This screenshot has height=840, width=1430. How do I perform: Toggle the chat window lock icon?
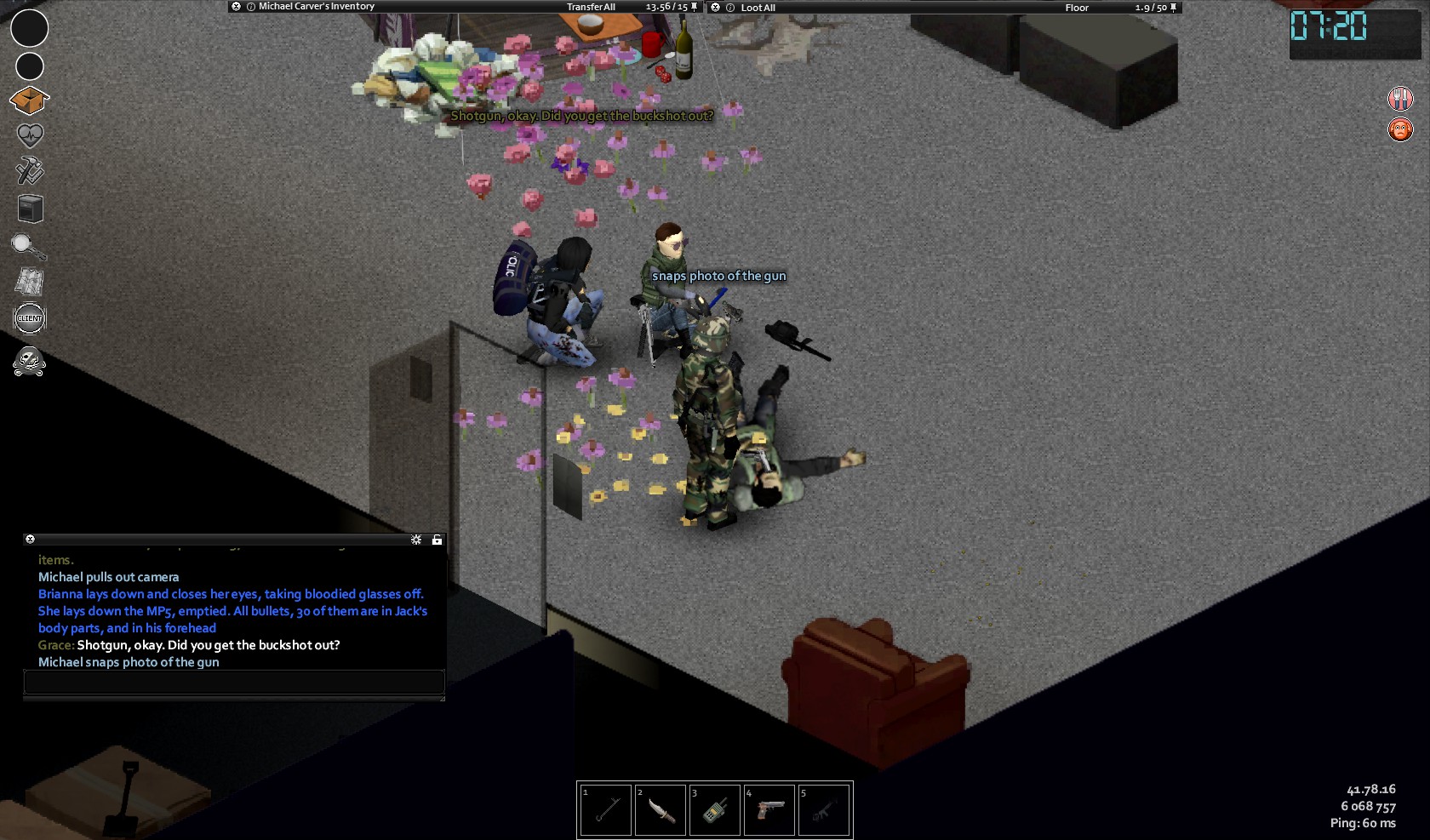437,540
